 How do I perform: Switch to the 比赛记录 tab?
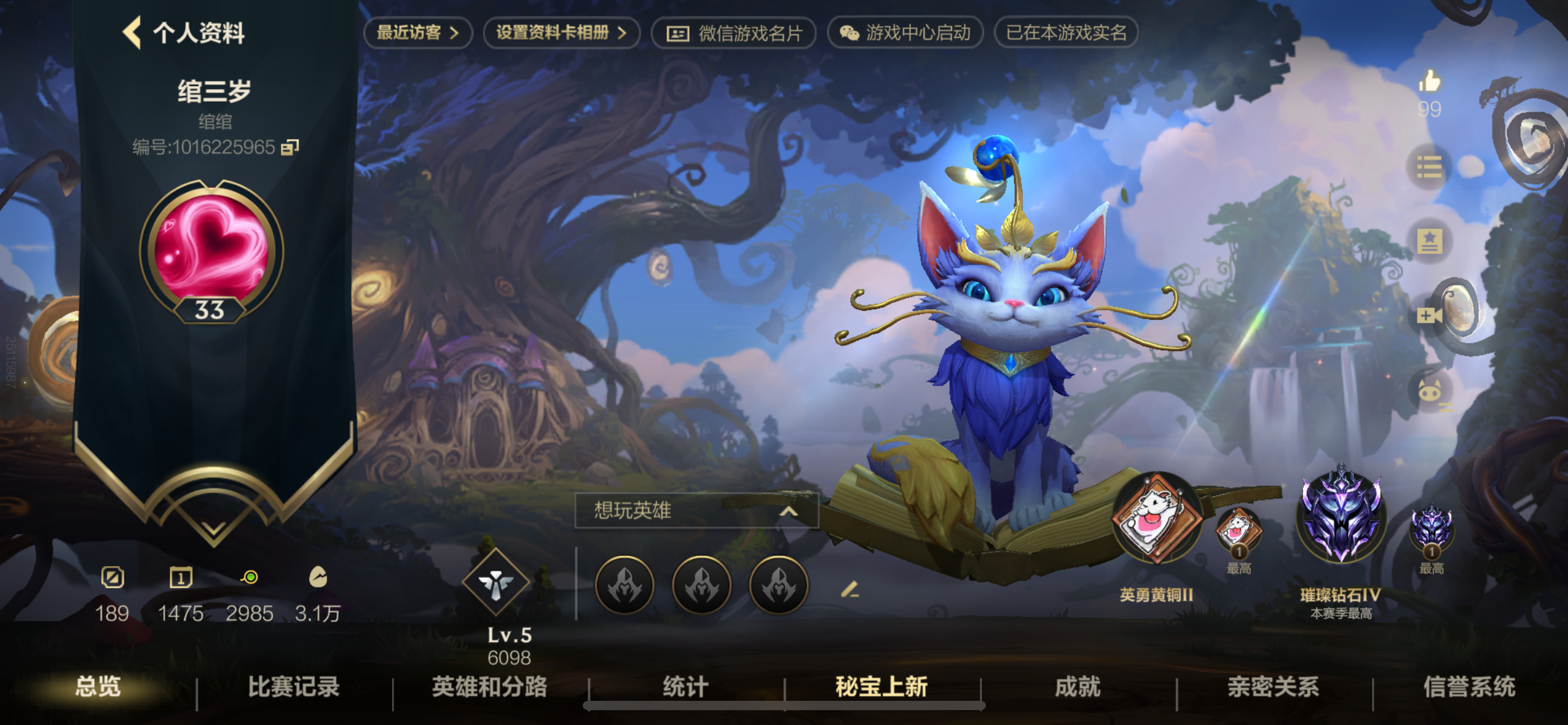point(294,688)
